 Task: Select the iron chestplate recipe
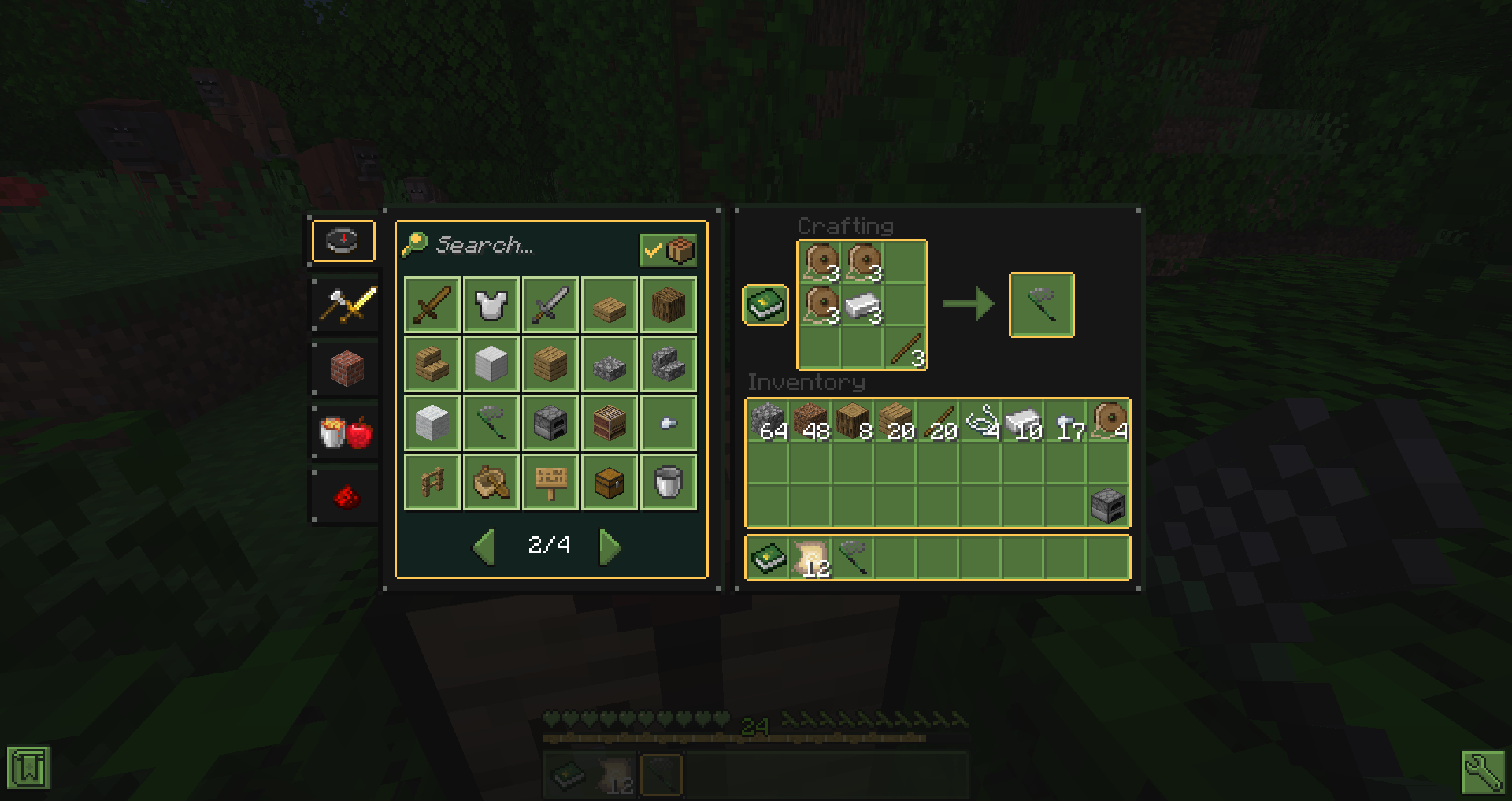(x=491, y=305)
